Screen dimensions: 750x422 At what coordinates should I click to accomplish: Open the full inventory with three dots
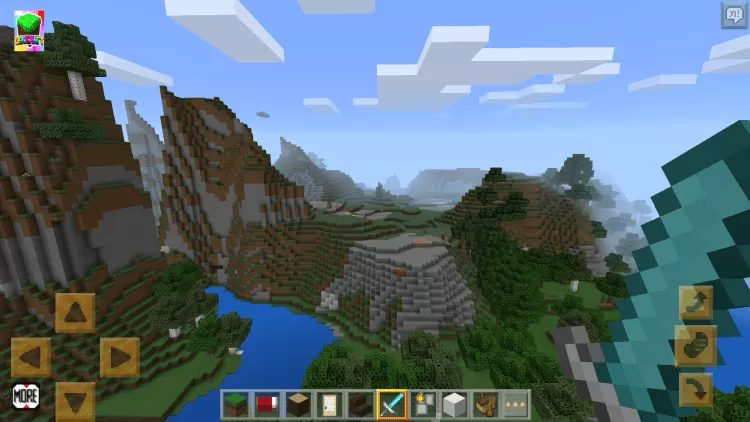[x=516, y=404]
